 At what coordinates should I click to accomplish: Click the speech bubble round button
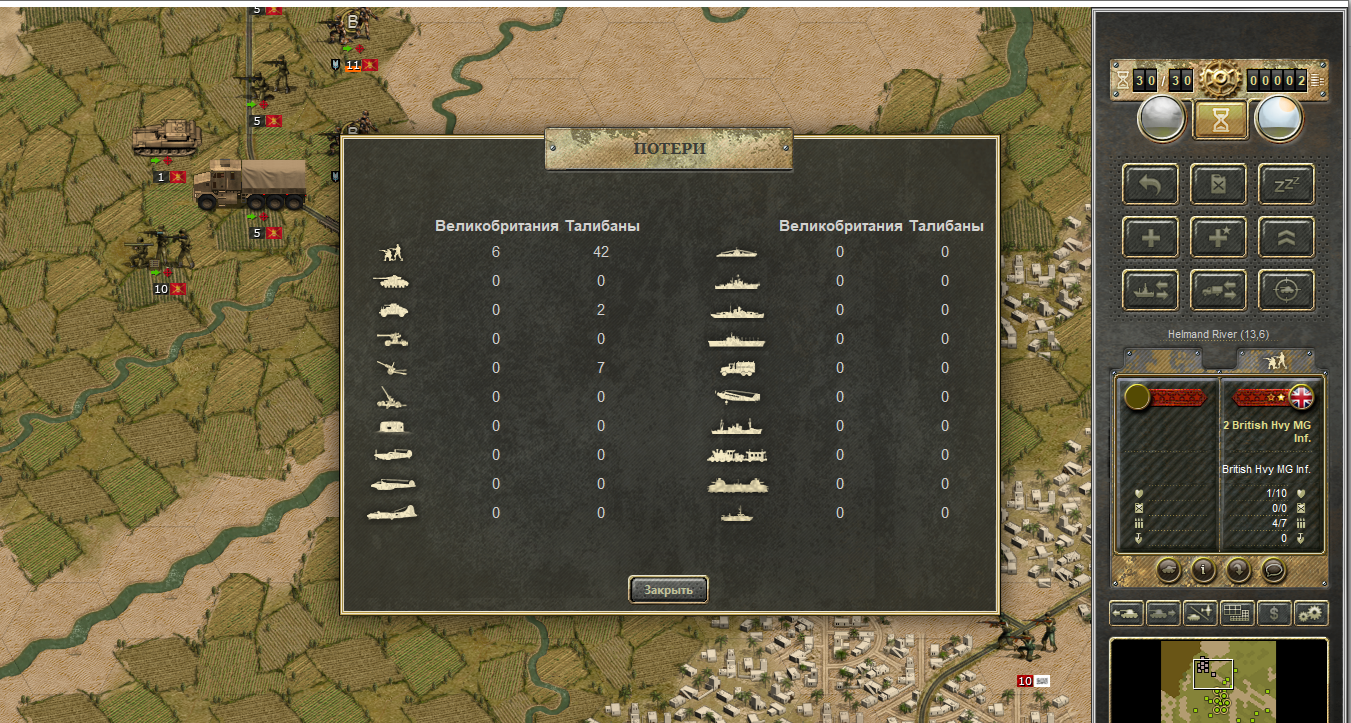pyautogui.click(x=1272, y=570)
